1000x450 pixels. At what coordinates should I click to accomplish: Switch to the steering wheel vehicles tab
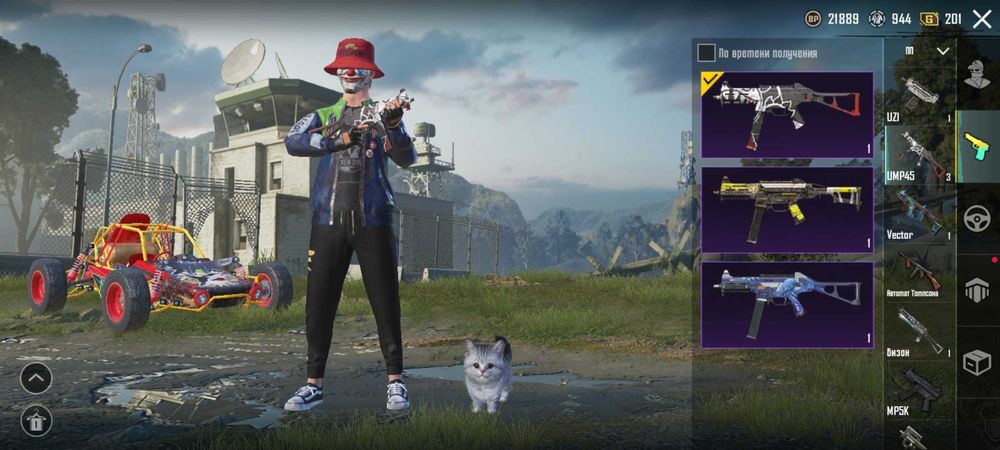pos(977,219)
